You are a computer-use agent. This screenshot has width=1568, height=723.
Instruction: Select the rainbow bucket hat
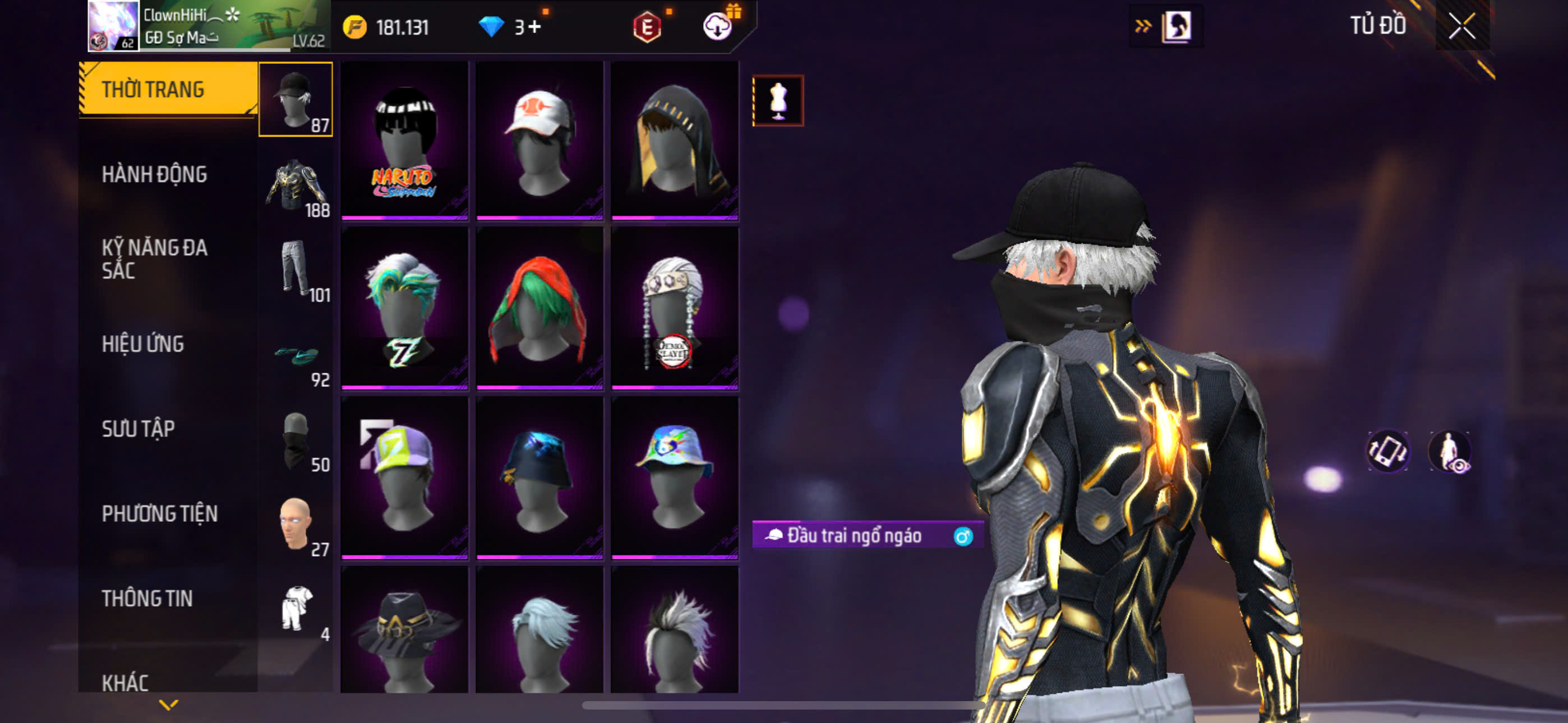pyautogui.click(x=675, y=478)
